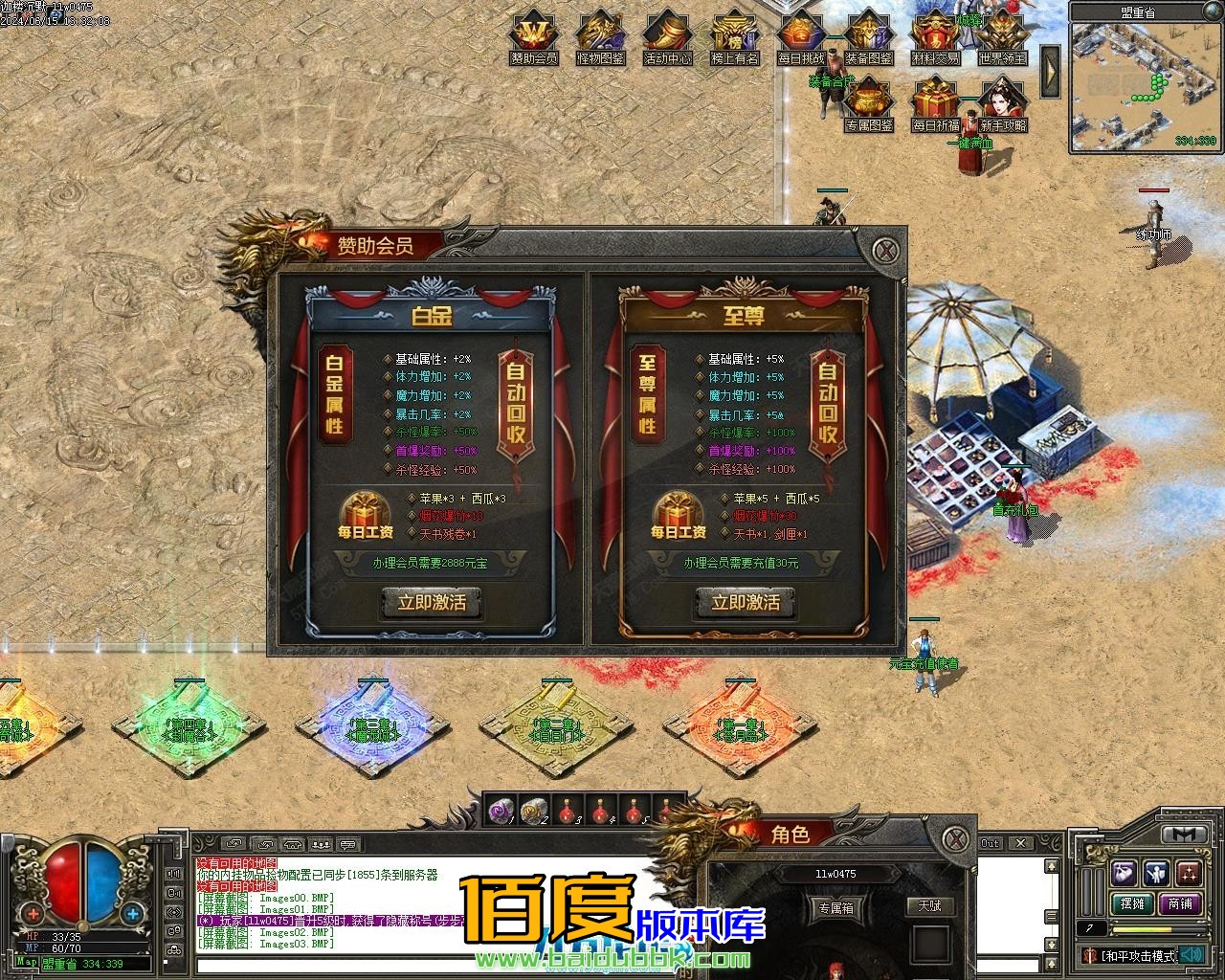Screen dimensions: 1225x980
Task: Open the 专属图鉴 exclusive codex icon
Action: (x=869, y=100)
